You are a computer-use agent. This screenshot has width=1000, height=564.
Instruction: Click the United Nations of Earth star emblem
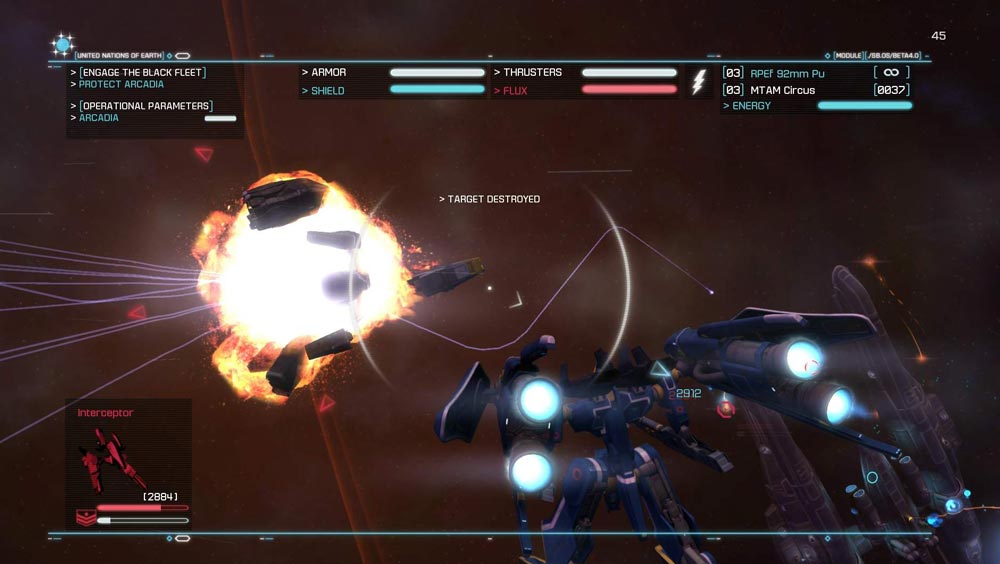tap(63, 45)
